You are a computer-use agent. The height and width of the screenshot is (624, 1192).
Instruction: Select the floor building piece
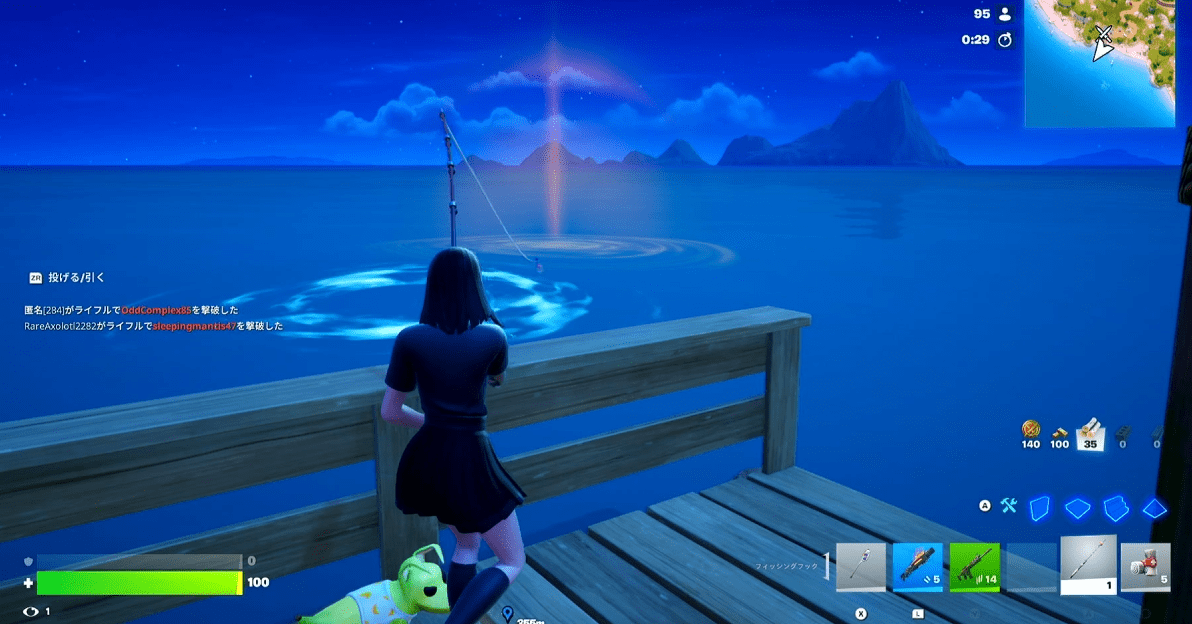pos(1078,508)
